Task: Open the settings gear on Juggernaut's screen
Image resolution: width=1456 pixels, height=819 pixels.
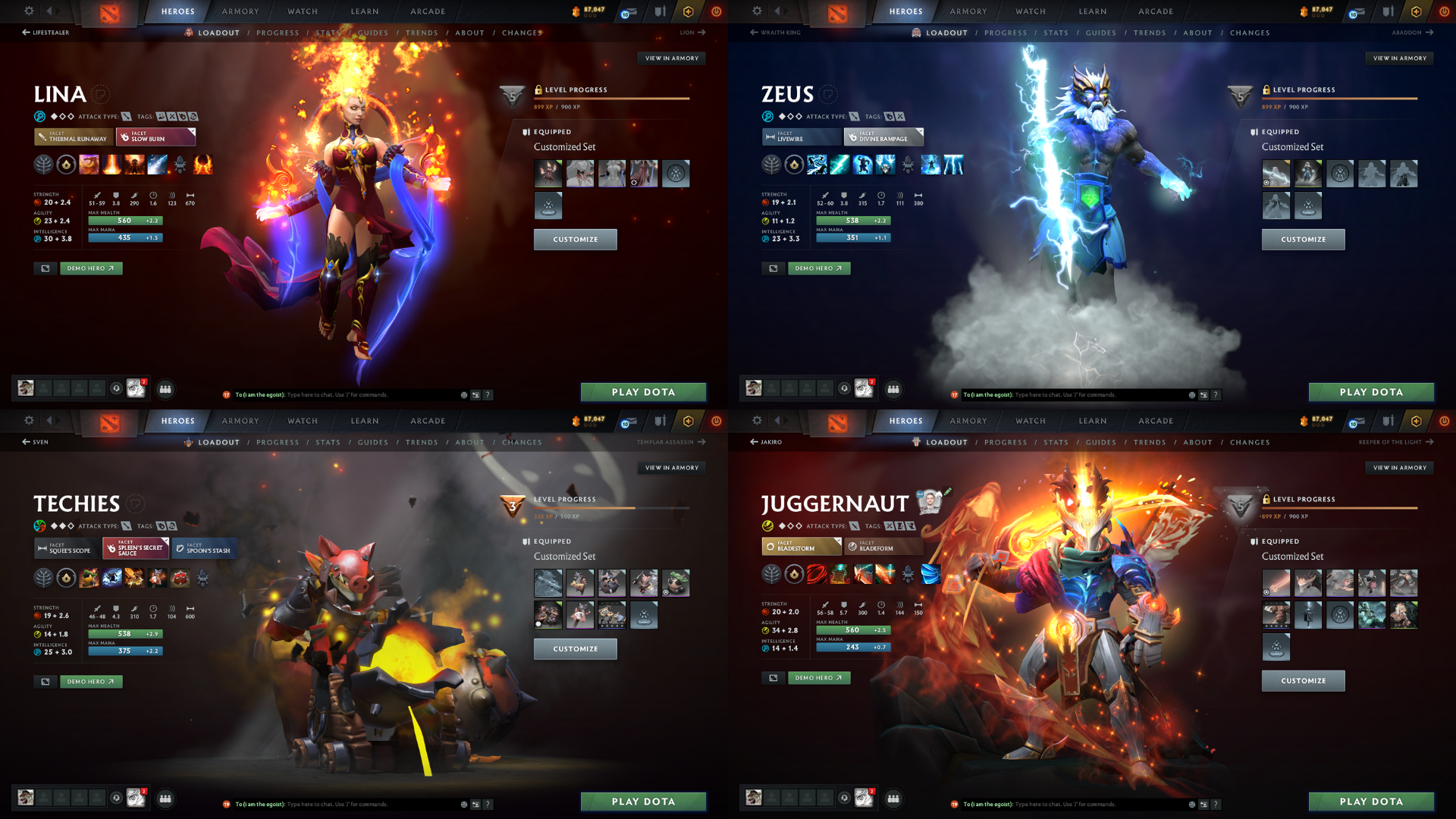Action: 757,421
